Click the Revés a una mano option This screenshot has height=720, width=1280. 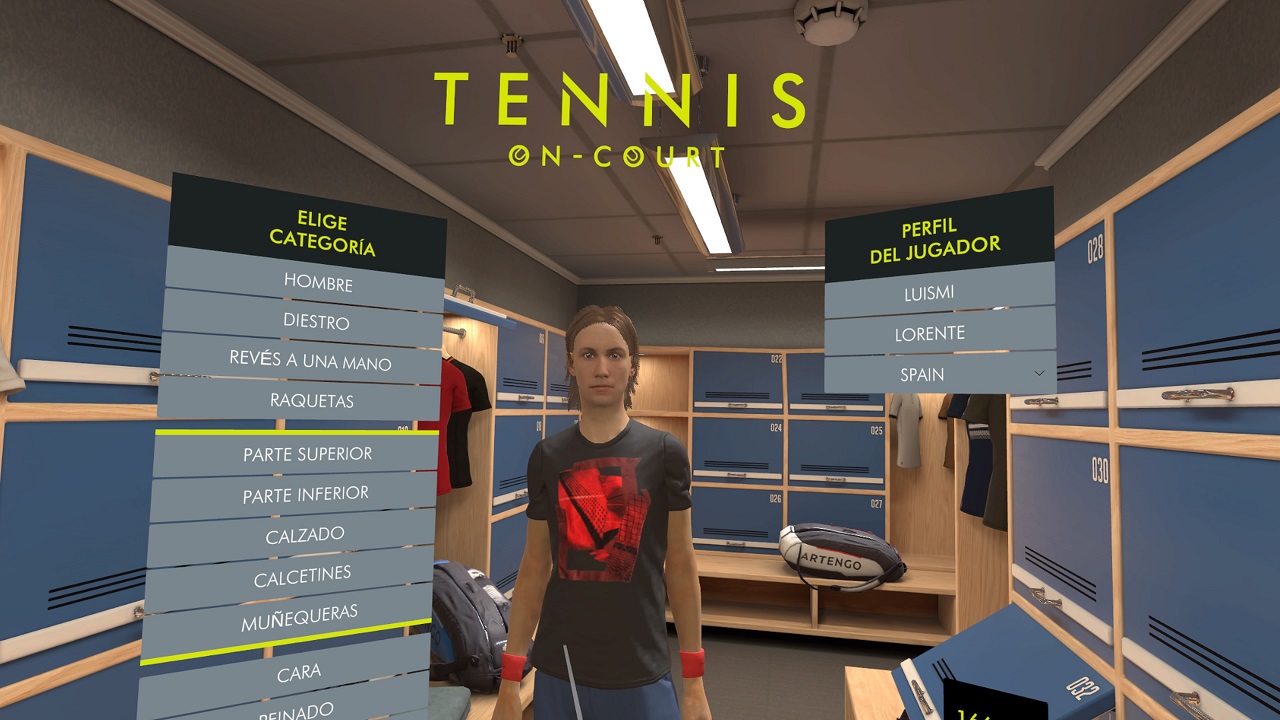pyautogui.click(x=309, y=361)
